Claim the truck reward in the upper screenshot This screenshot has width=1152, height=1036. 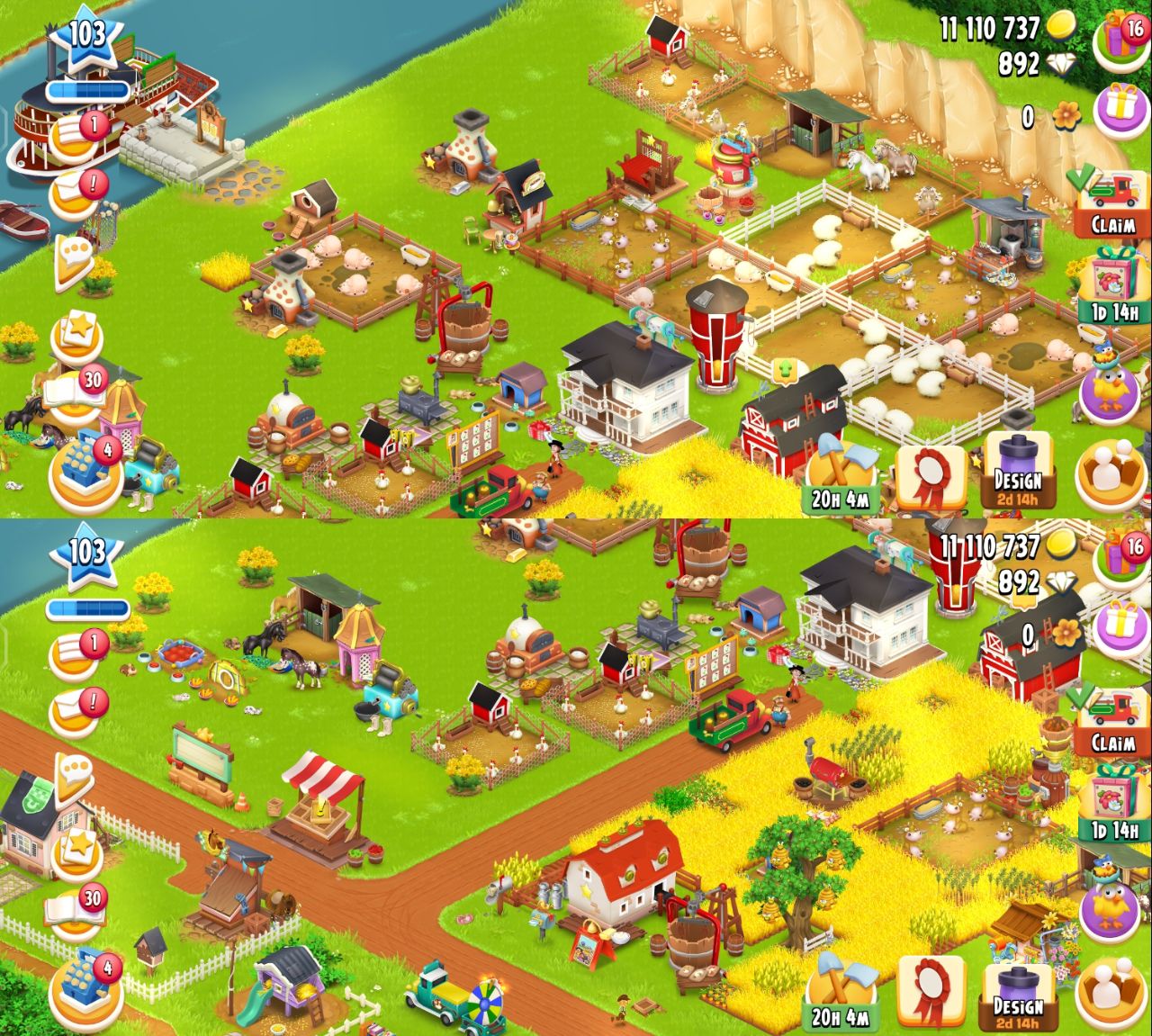coord(1112,203)
